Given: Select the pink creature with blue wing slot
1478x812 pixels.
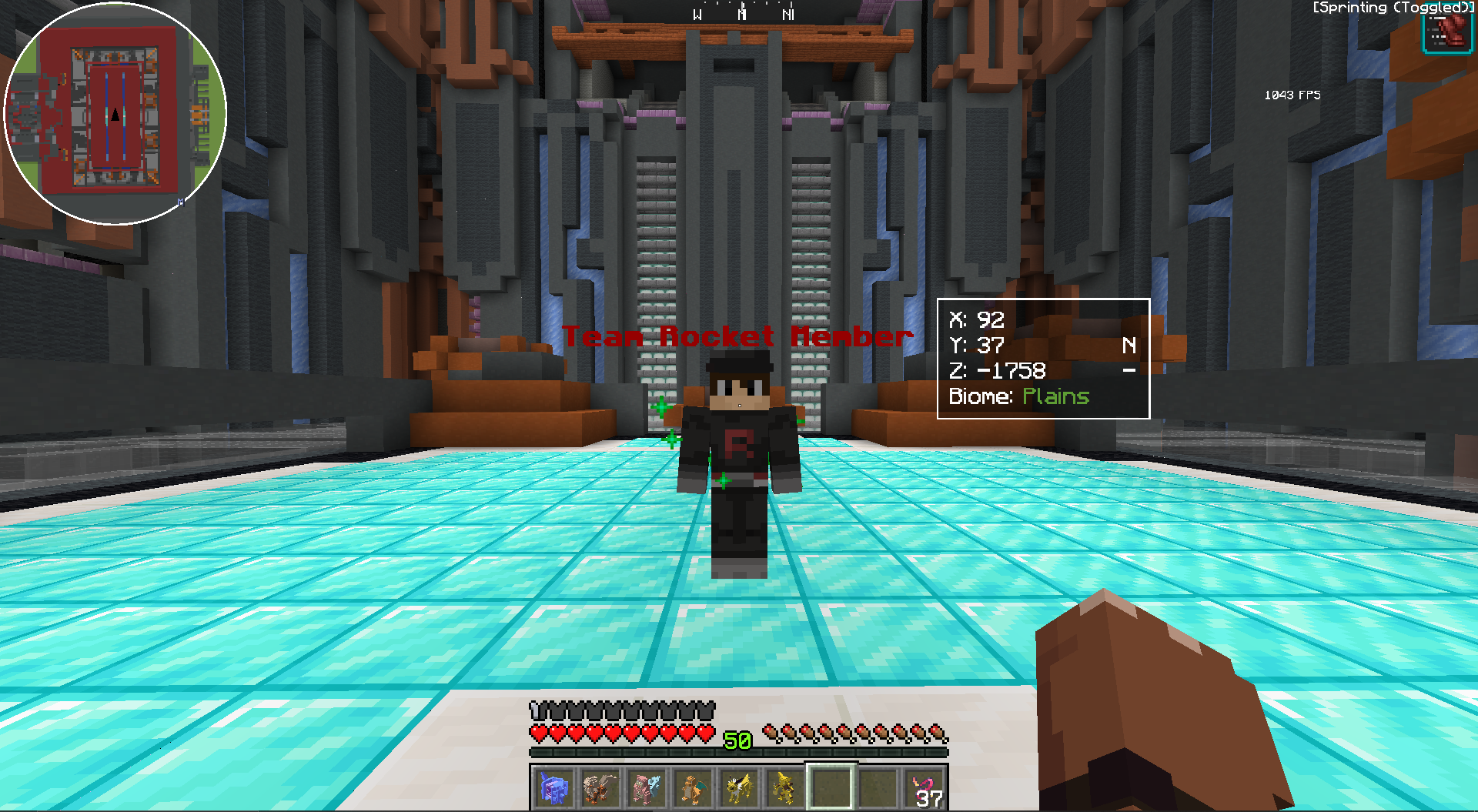Looking at the screenshot, I should point(646,788).
